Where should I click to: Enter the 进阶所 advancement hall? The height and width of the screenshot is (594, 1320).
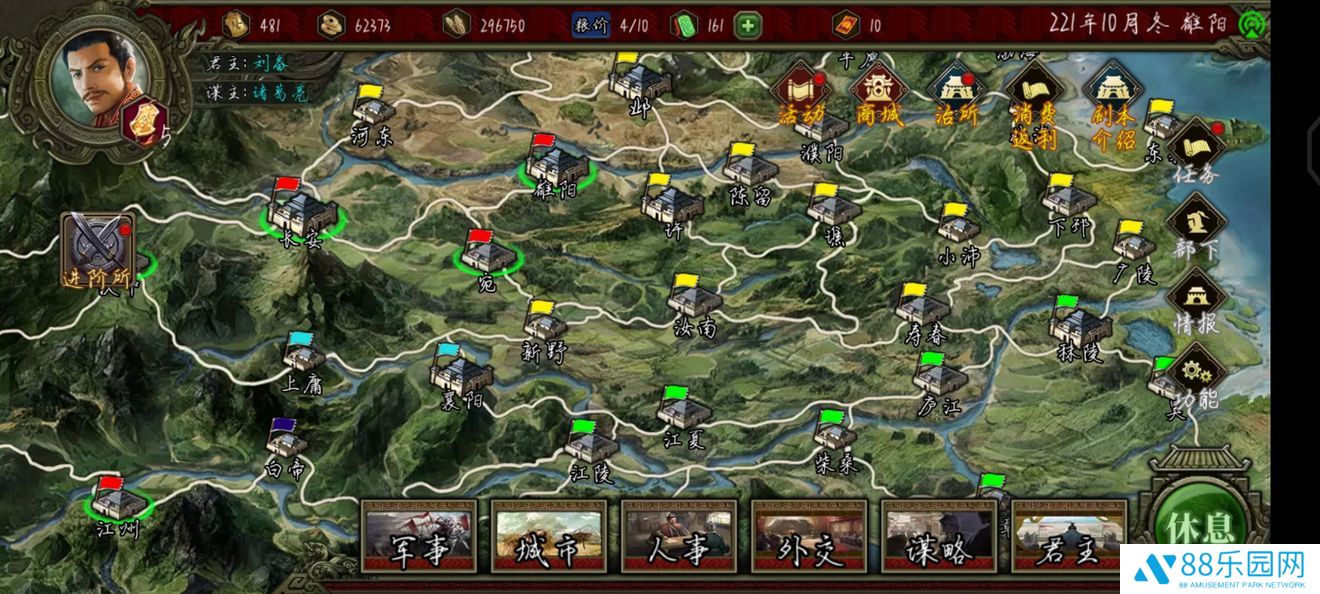(x=97, y=250)
